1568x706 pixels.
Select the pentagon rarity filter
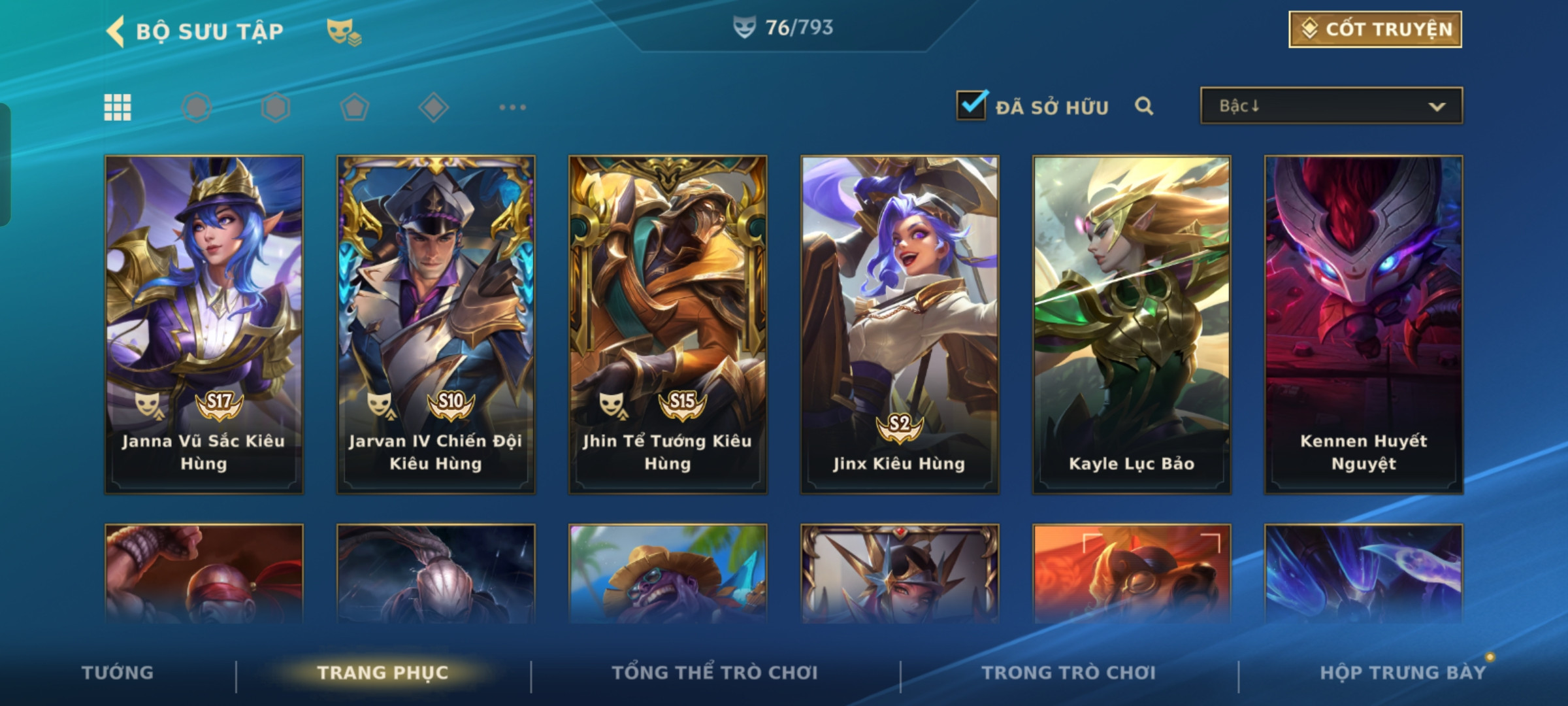(x=355, y=107)
